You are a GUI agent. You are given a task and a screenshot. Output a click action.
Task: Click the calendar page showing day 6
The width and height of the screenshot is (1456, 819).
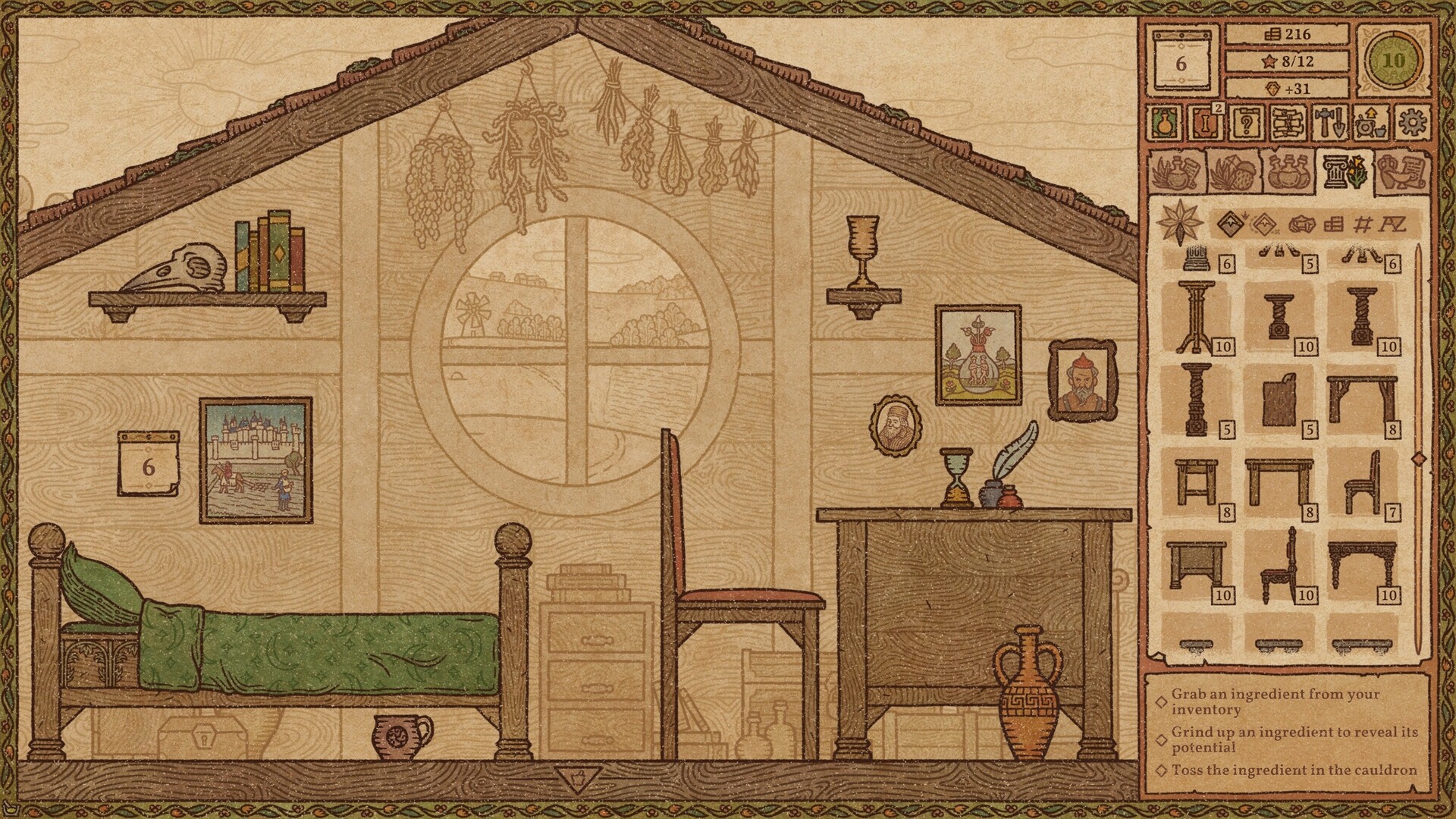(x=1181, y=64)
